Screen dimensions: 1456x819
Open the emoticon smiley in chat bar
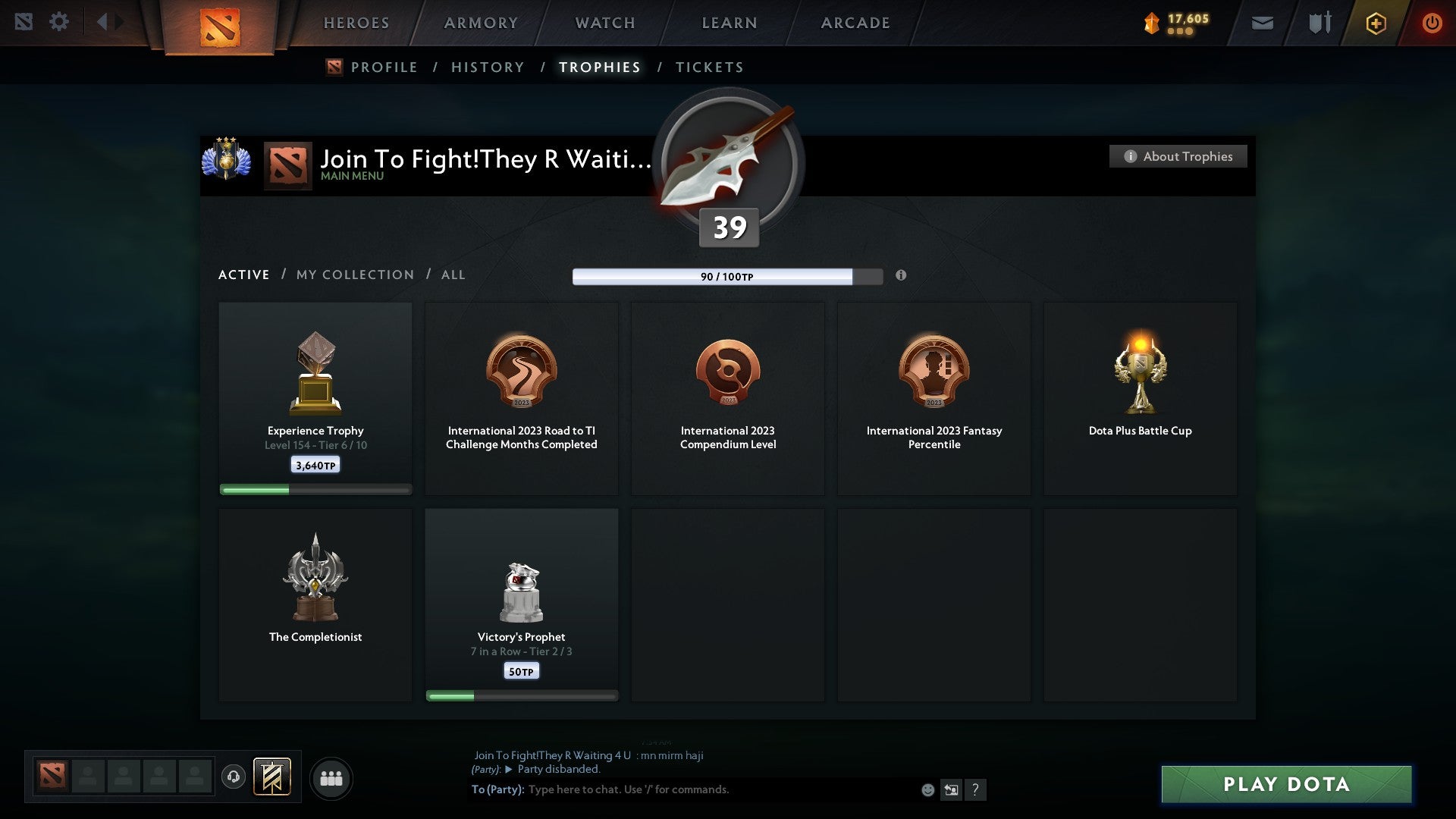click(x=928, y=789)
